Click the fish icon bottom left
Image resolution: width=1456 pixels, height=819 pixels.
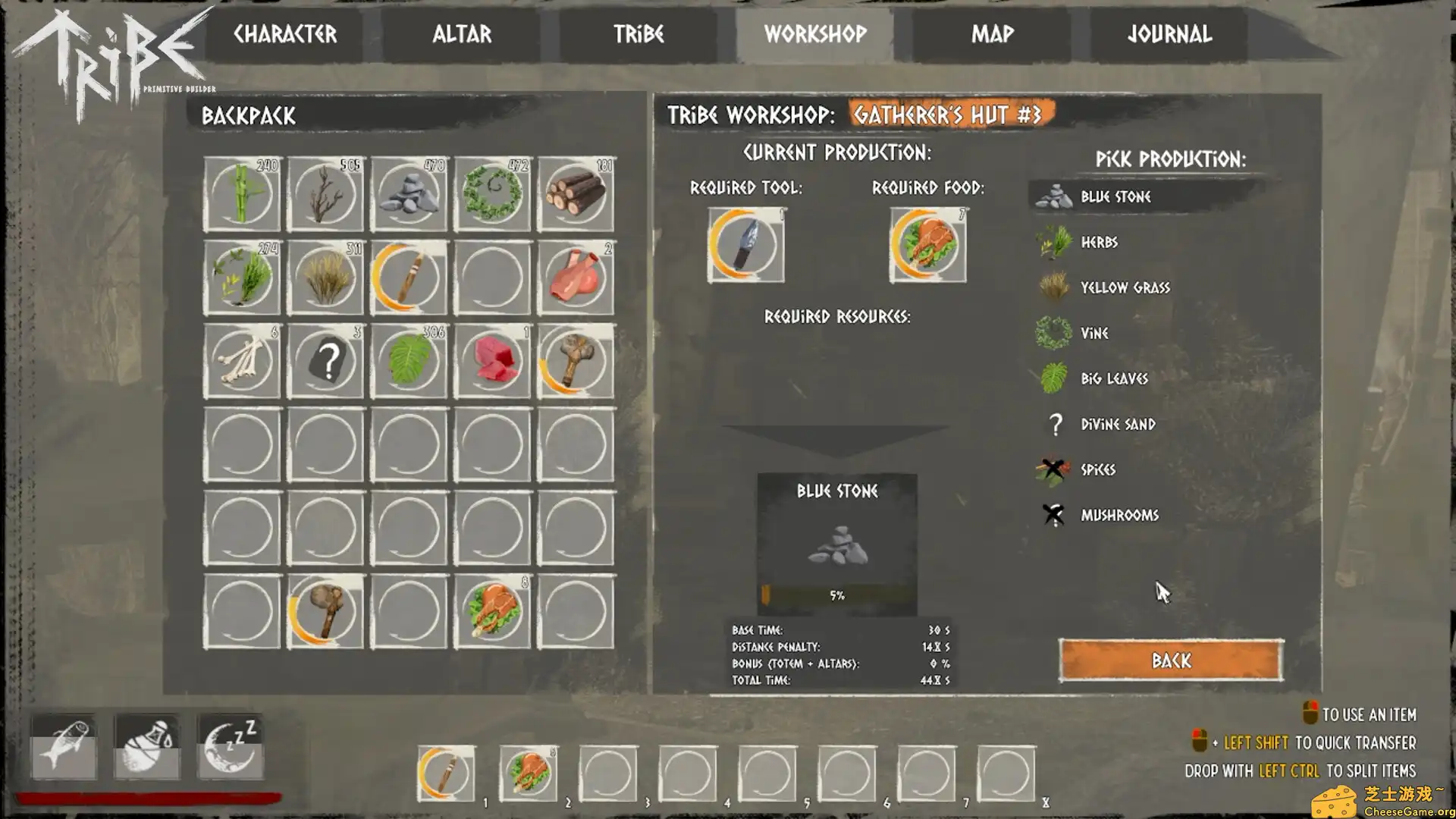coord(64,747)
